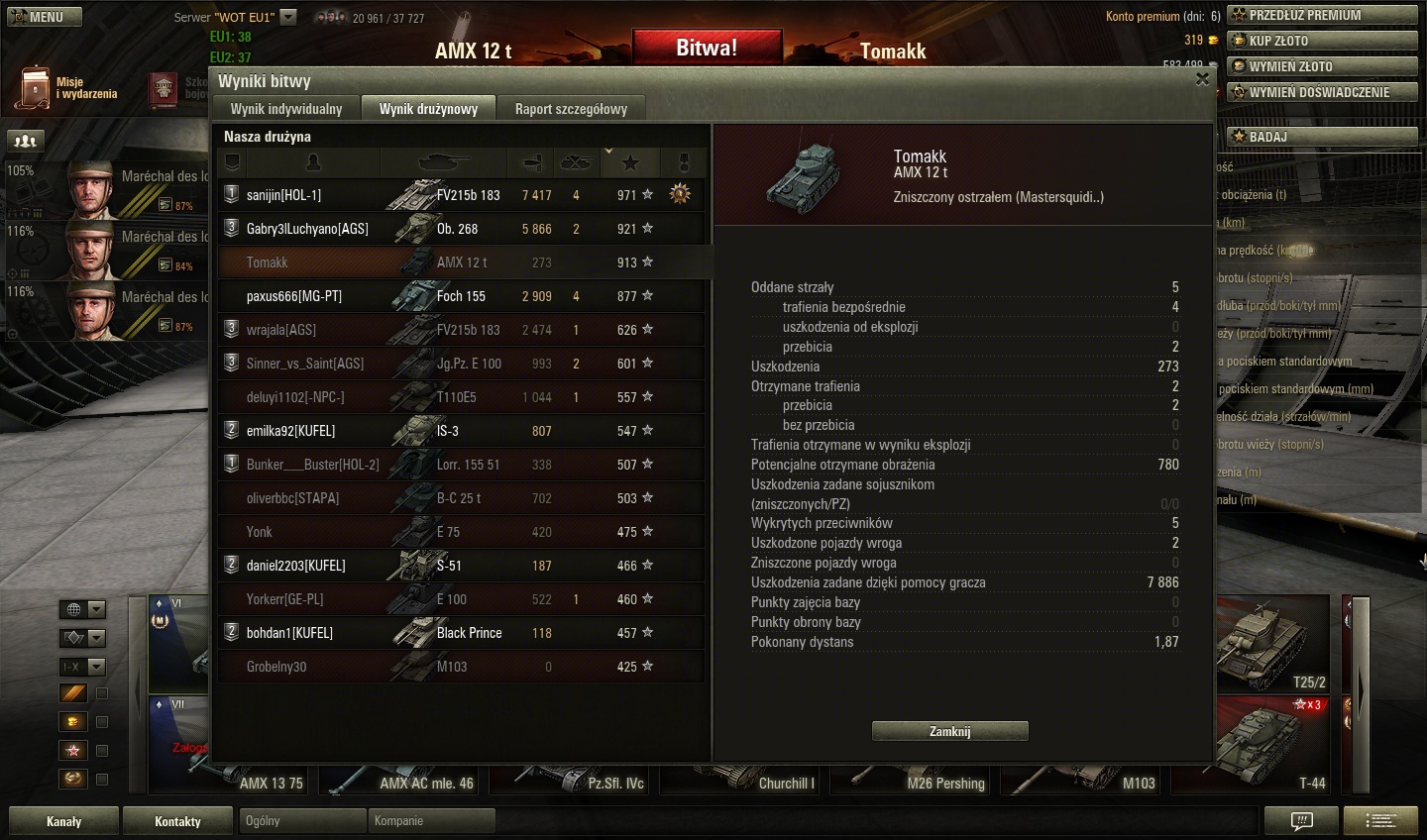Switch to the Wynik indywidualny tab
Viewport: 1427px width, 840px height.
click(285, 109)
